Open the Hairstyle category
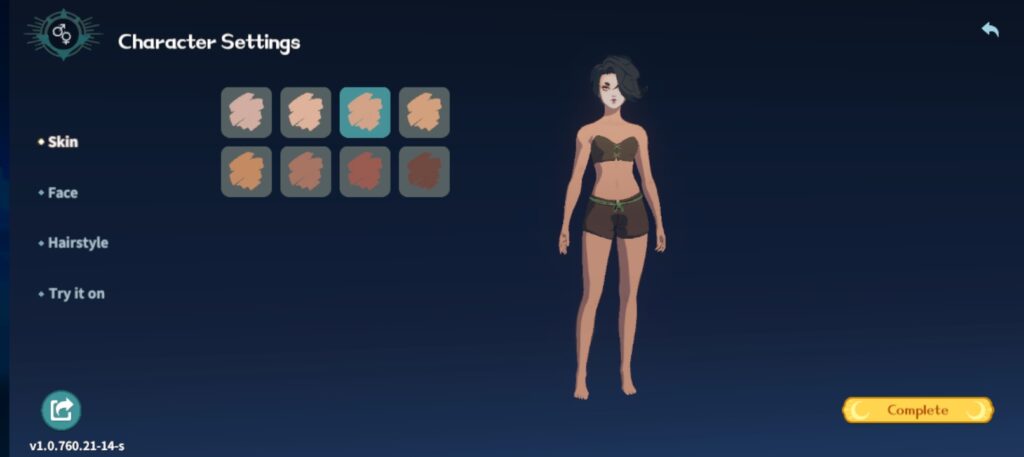The image size is (1024, 457). coord(77,243)
